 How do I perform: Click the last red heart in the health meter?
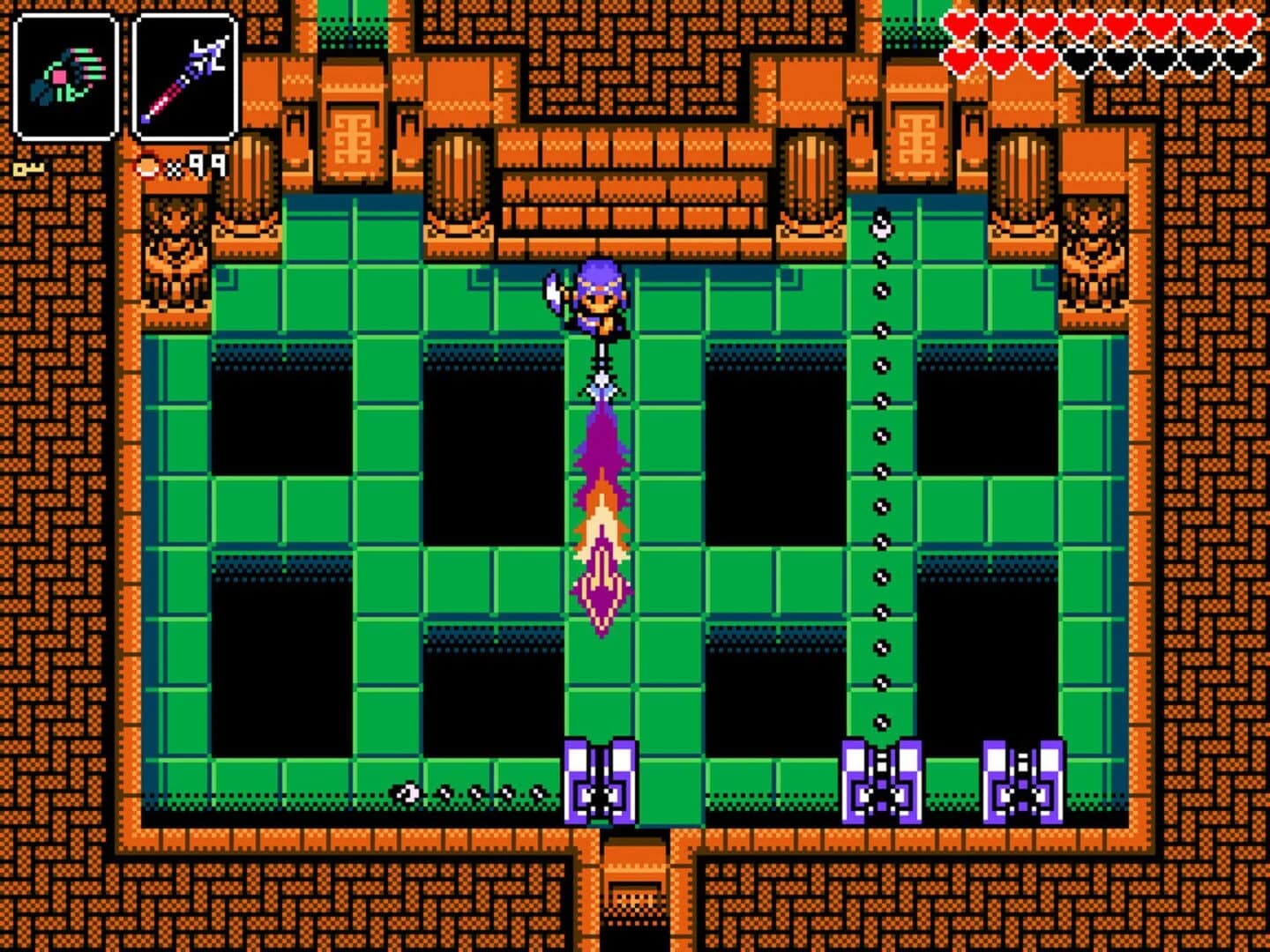pos(1039,57)
